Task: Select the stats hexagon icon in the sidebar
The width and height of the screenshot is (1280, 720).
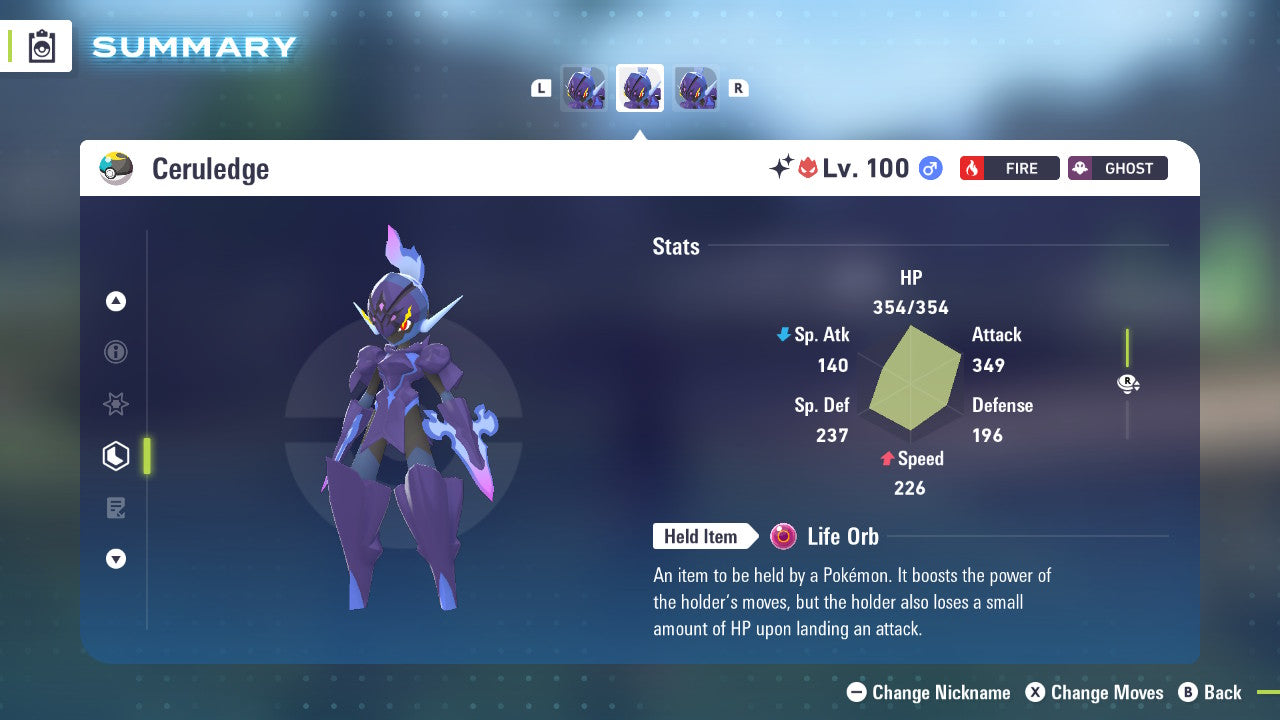Action: [x=116, y=456]
